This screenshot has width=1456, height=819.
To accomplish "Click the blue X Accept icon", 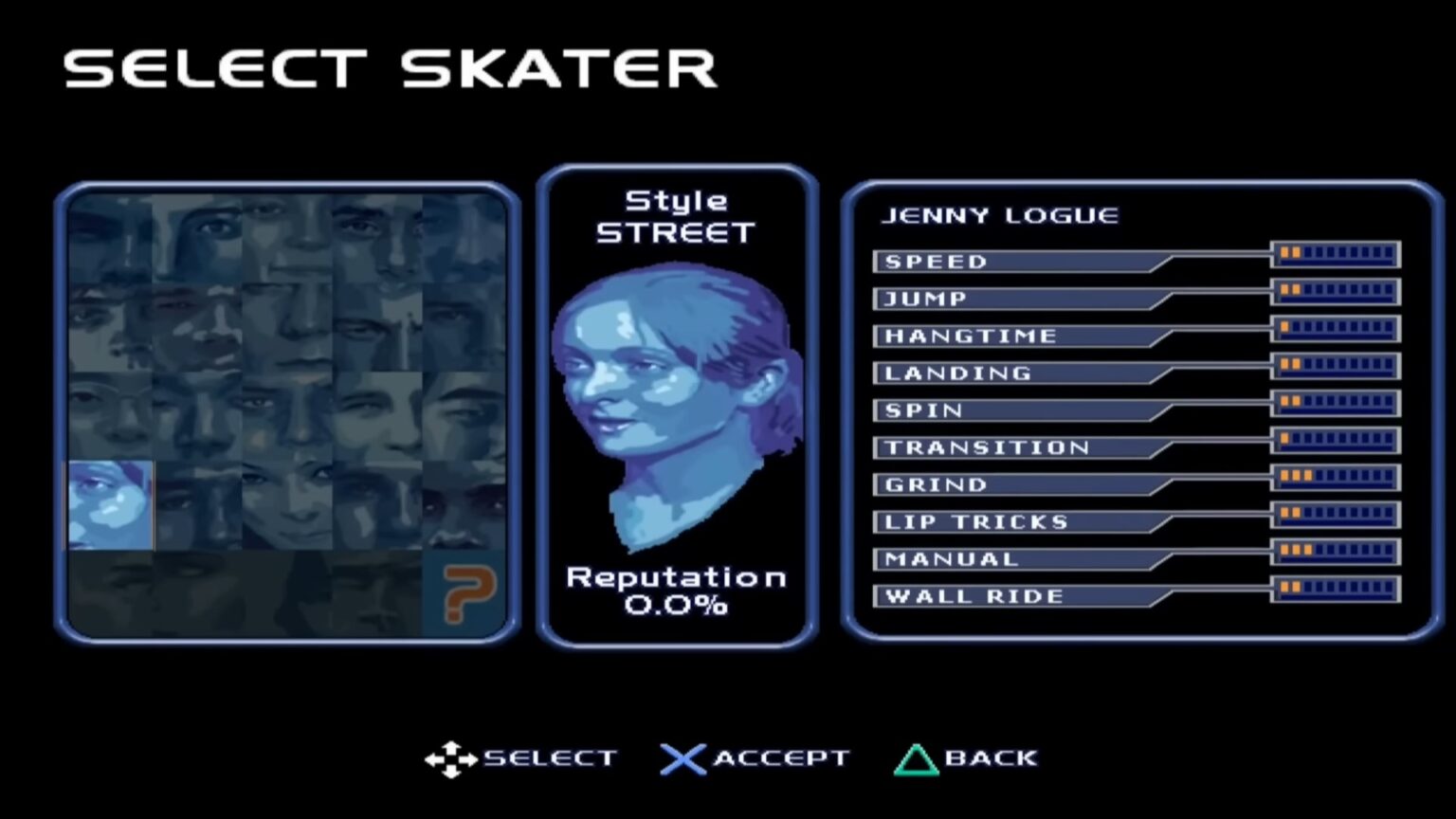I will (682, 757).
